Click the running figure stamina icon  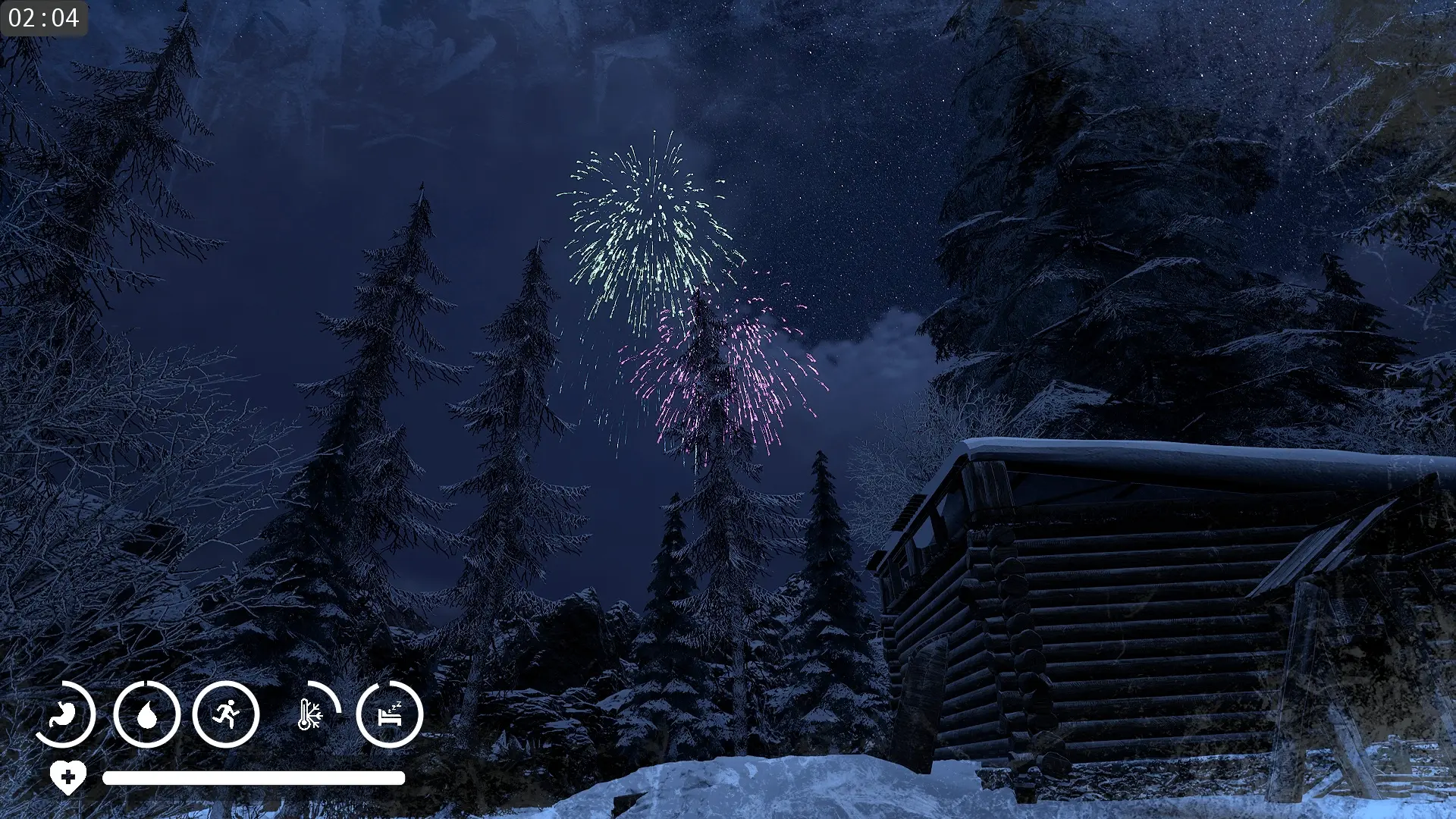[226, 714]
